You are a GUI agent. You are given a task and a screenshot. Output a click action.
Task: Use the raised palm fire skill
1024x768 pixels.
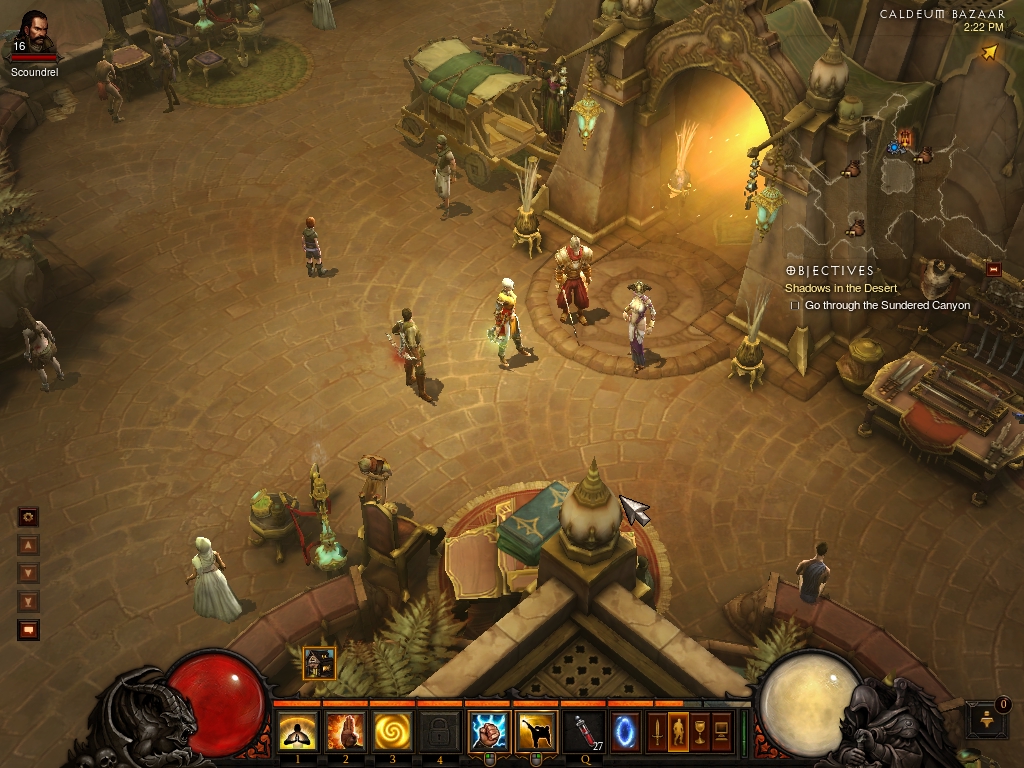[345, 733]
